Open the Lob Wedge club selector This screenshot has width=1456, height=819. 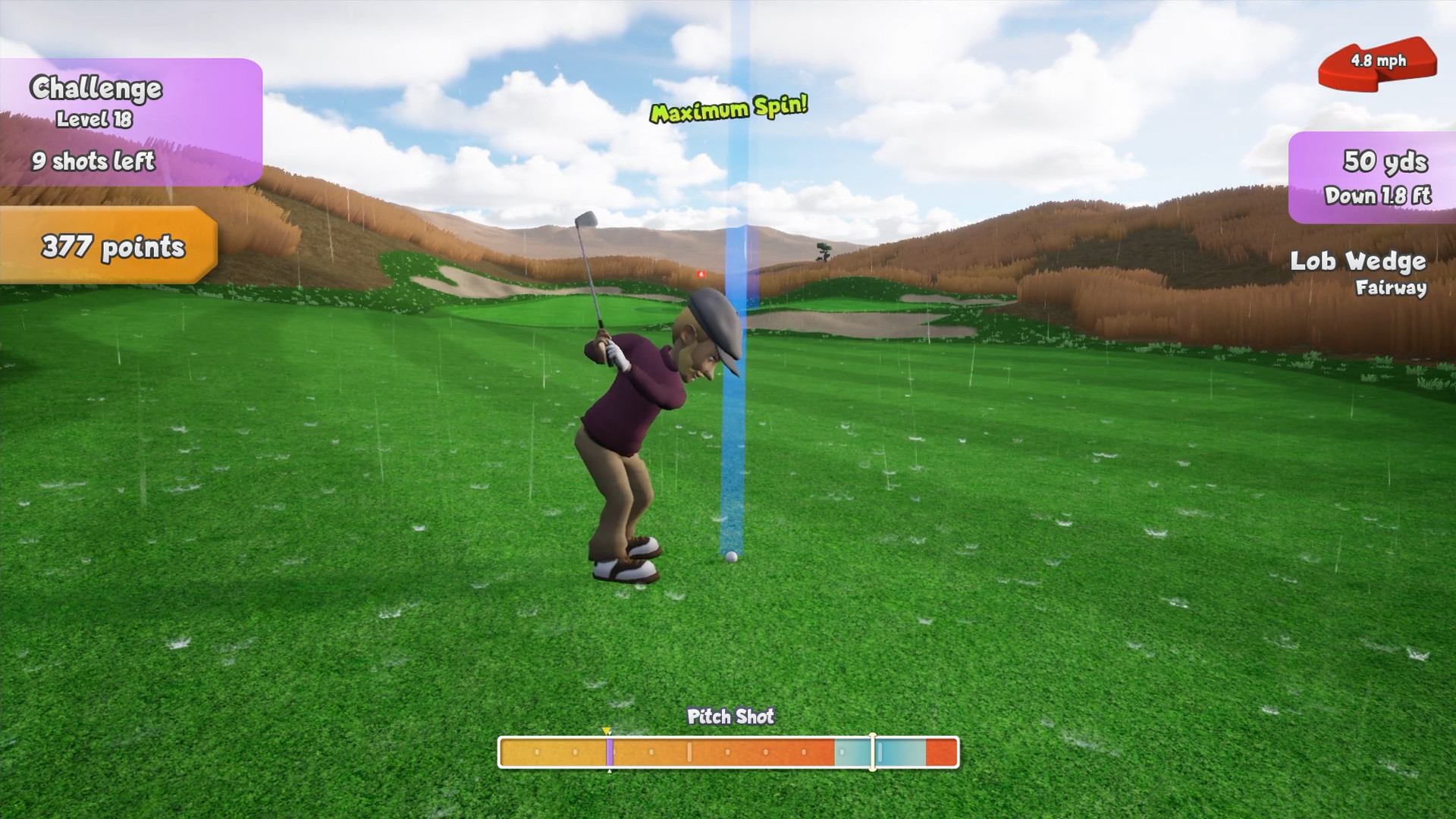(x=1357, y=262)
